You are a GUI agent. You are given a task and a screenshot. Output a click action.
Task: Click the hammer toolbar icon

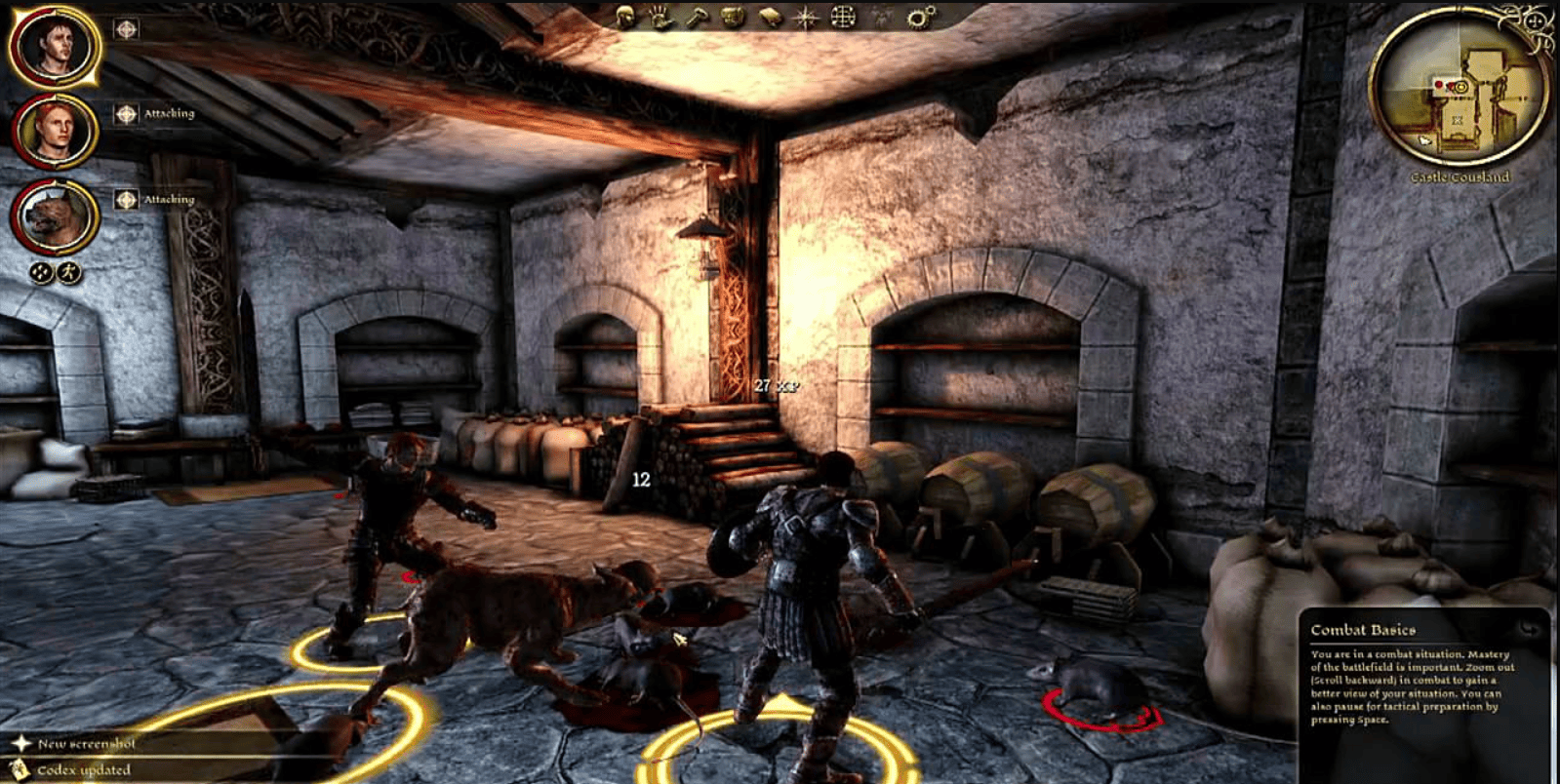697,17
